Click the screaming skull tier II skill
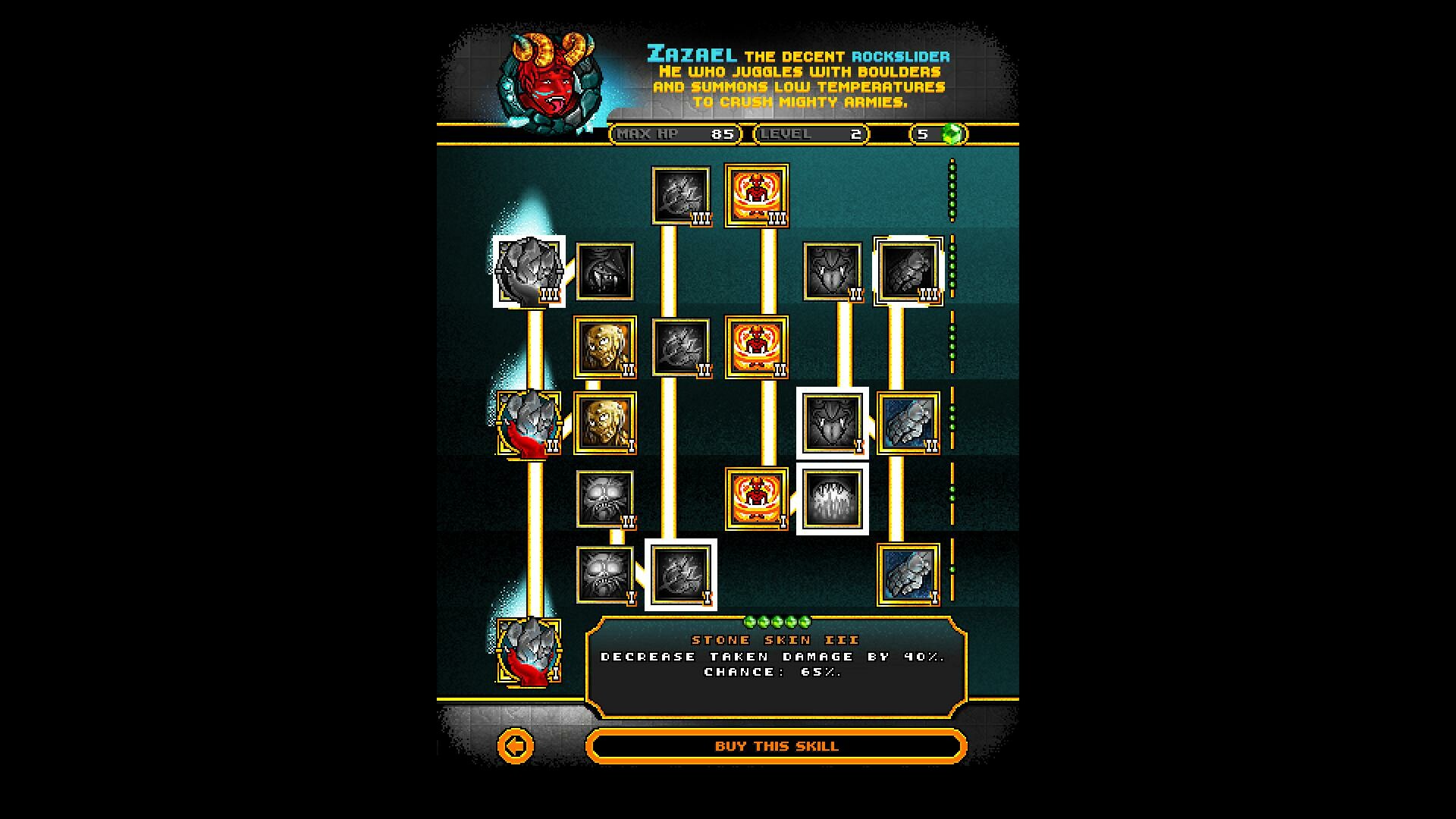Screen dimensions: 1456x819 pyautogui.click(x=604, y=499)
